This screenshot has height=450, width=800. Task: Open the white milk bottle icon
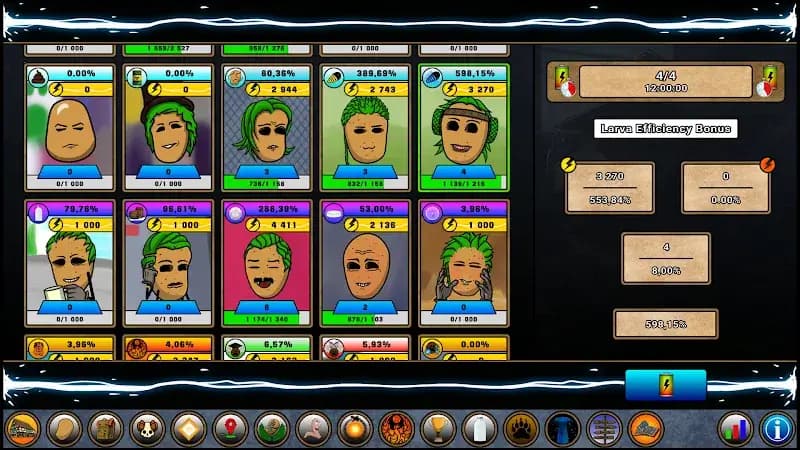480,428
